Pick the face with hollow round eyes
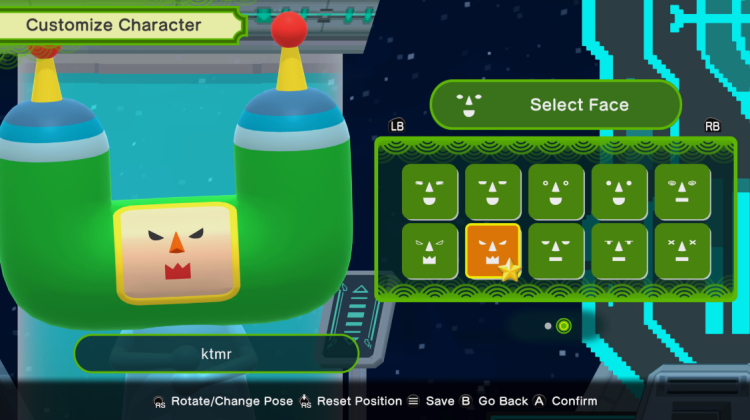750x420 pixels. (x=556, y=192)
